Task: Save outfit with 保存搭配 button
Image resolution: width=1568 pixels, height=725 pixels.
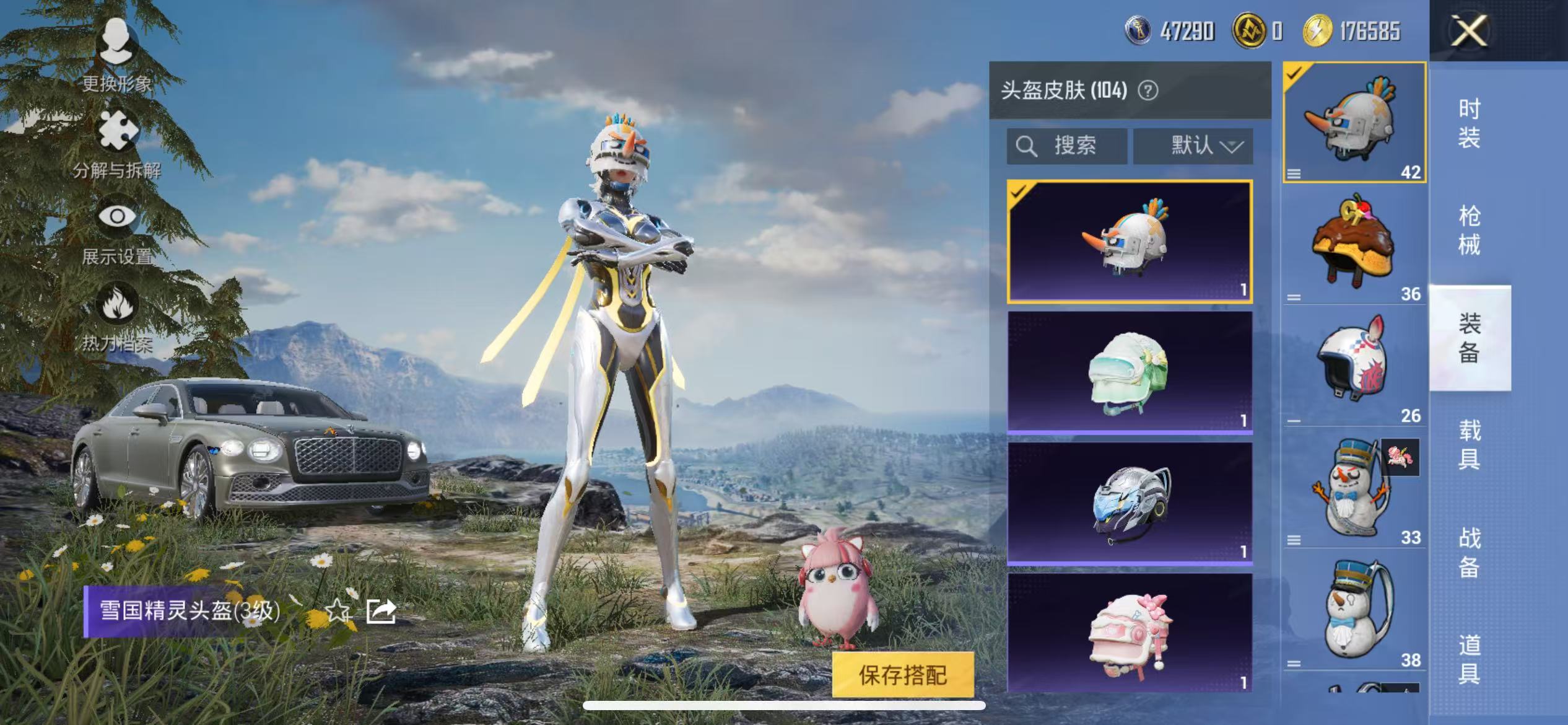Action: [902, 675]
